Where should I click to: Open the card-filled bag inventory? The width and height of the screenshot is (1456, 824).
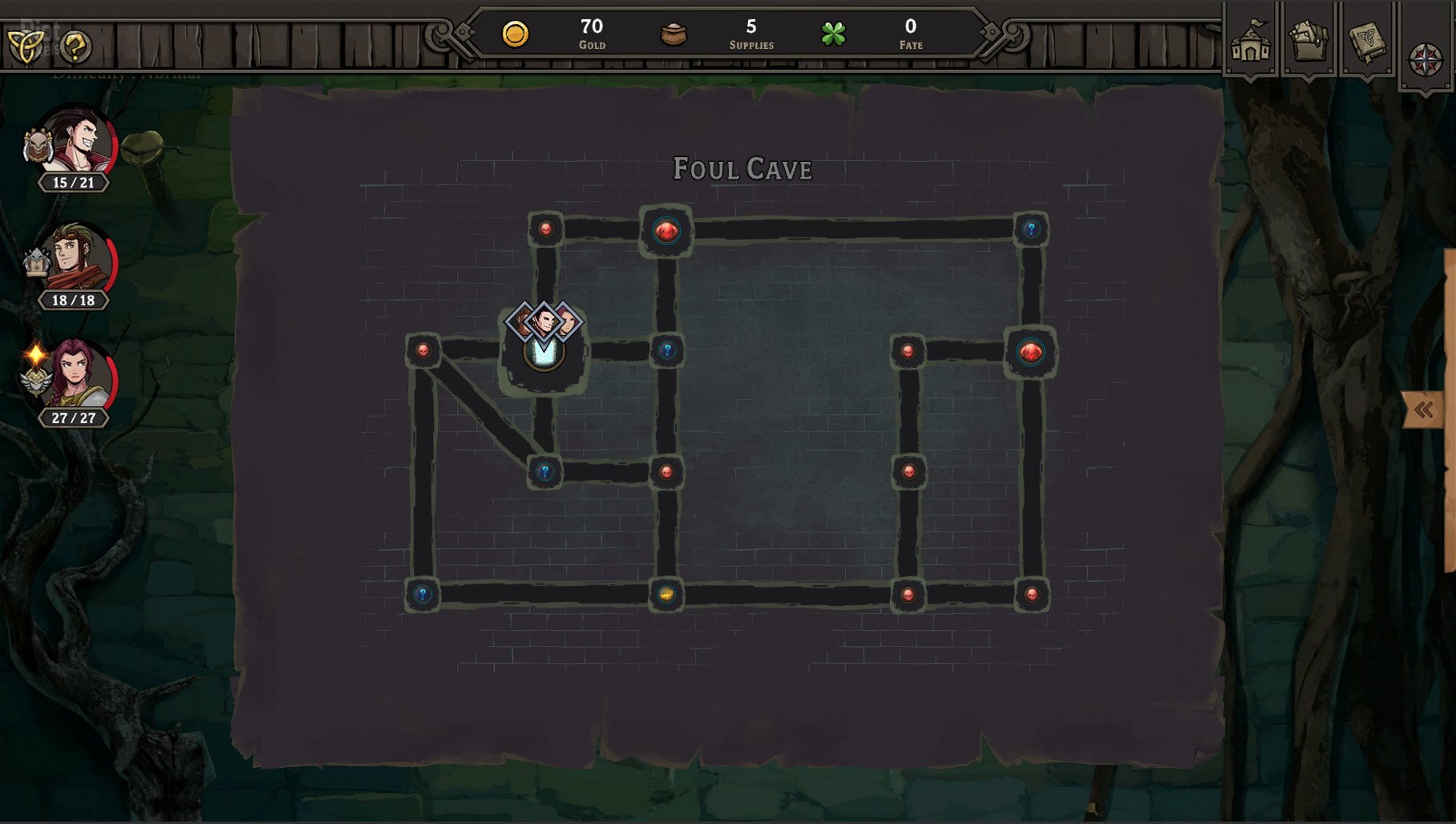pos(1308,42)
